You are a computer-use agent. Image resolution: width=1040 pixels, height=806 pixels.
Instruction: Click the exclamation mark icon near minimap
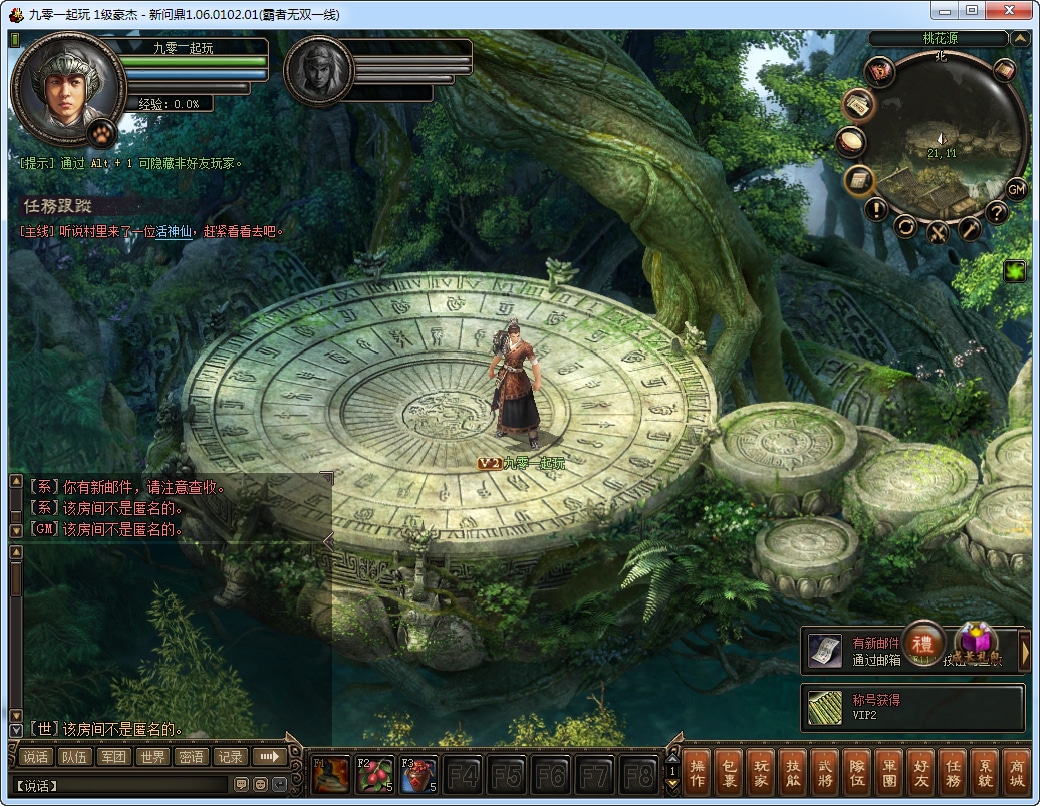tap(877, 209)
